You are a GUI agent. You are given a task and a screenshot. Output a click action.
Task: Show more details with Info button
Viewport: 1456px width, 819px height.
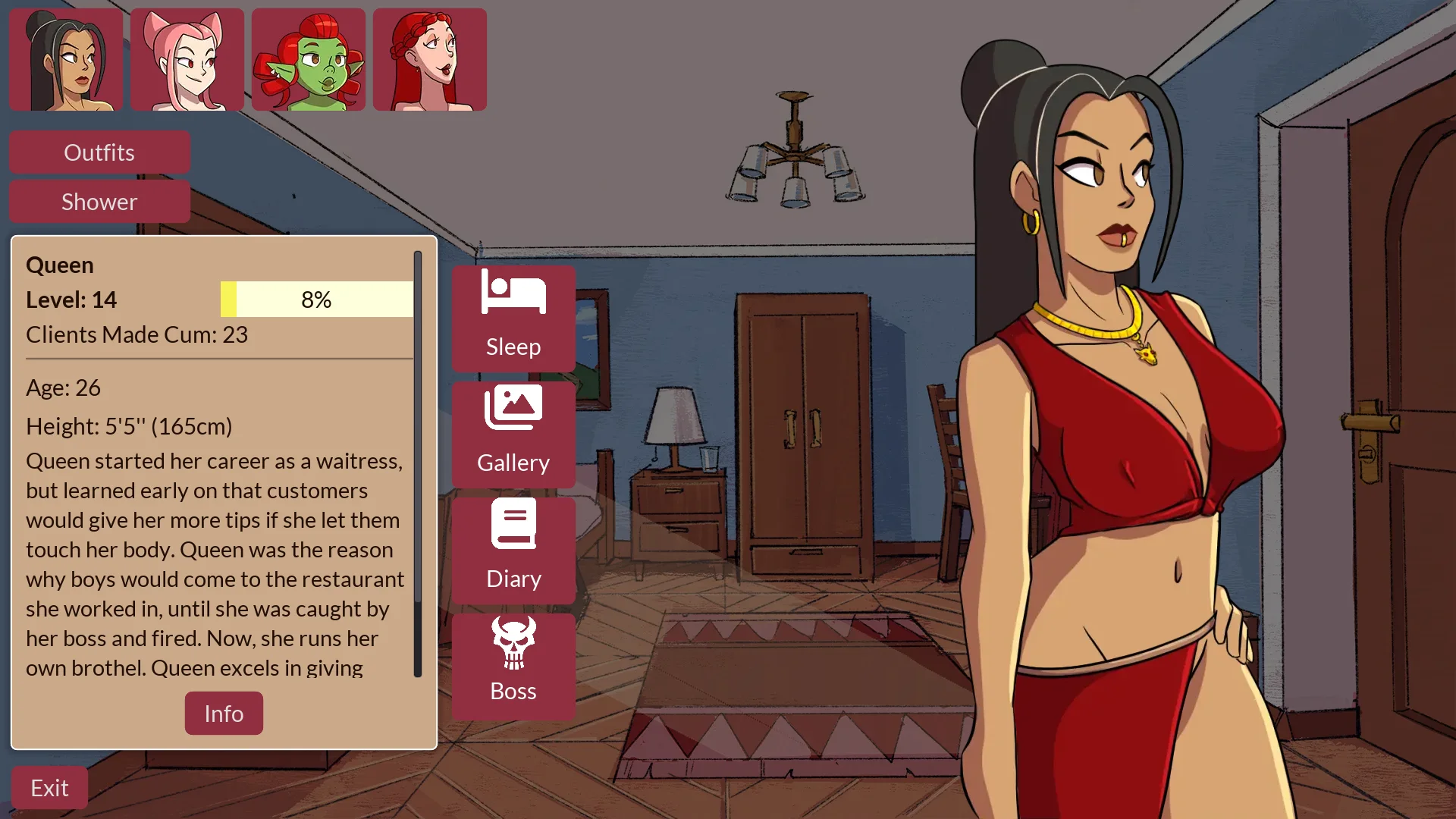[224, 714]
